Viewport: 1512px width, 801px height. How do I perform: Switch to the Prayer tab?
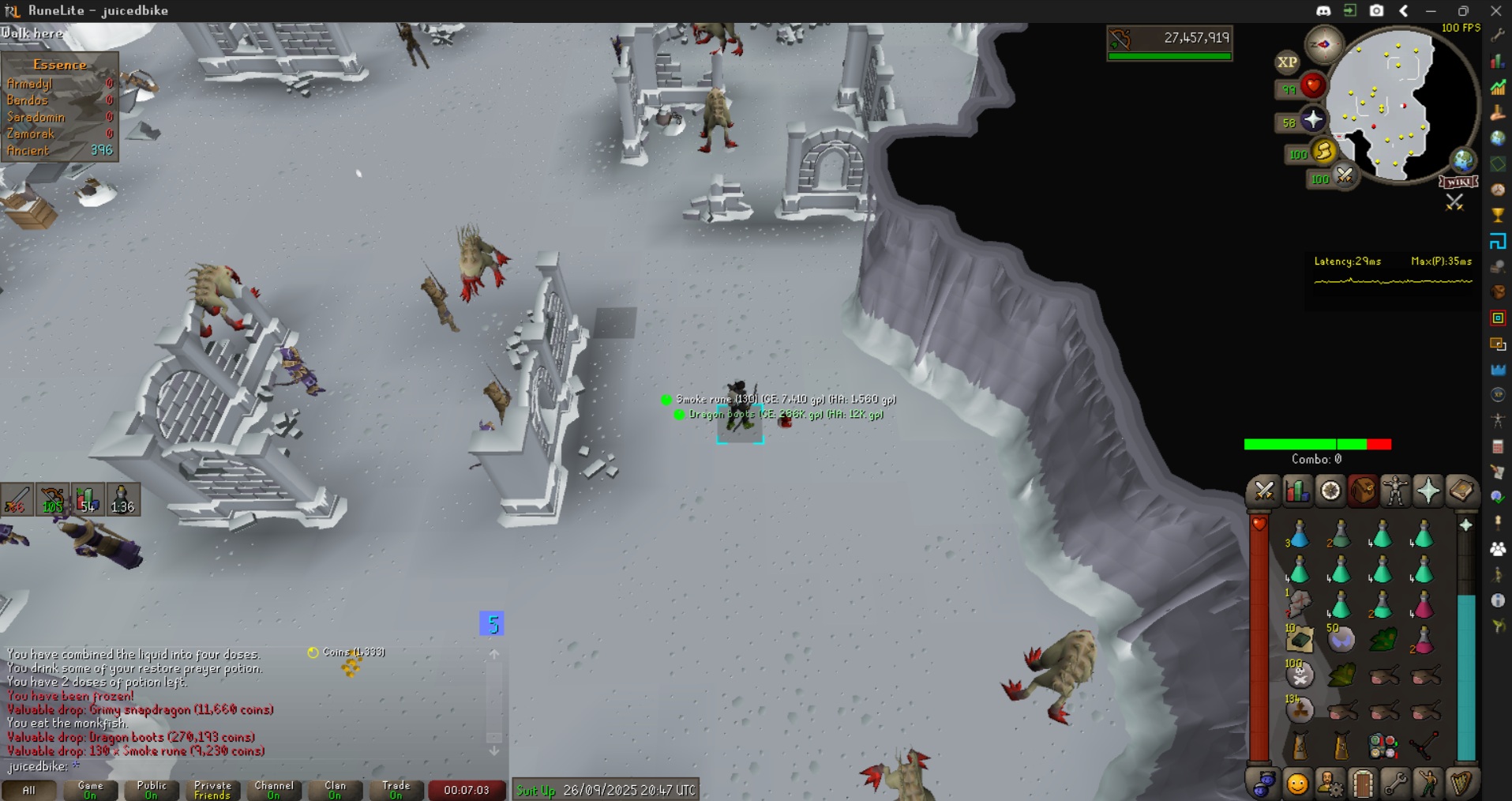click(1428, 491)
